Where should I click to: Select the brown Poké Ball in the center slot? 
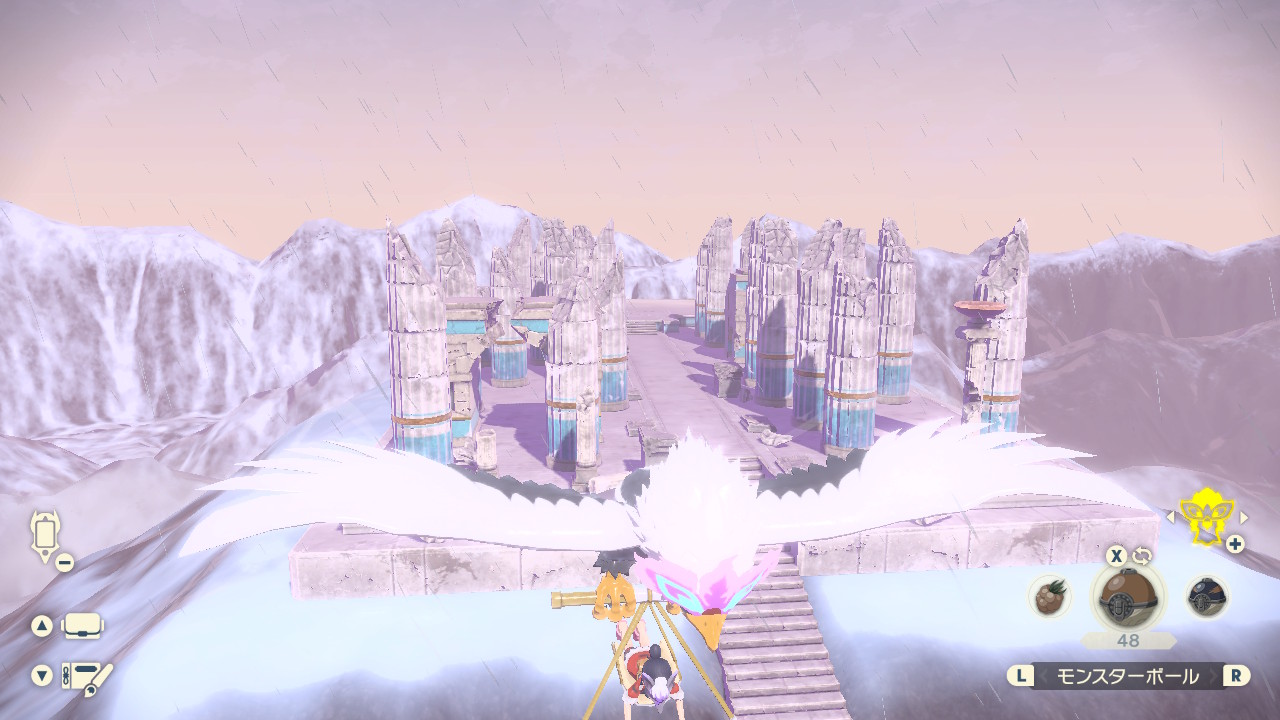[x=1127, y=598]
